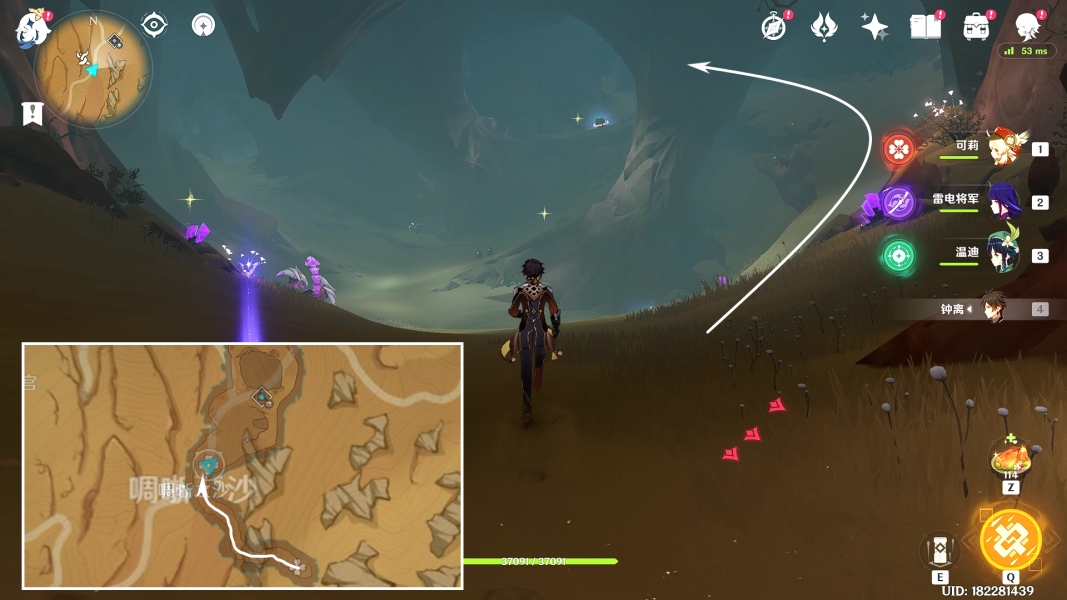Open the character profile head icon
1067x600 pixels.
[x=1027, y=27]
